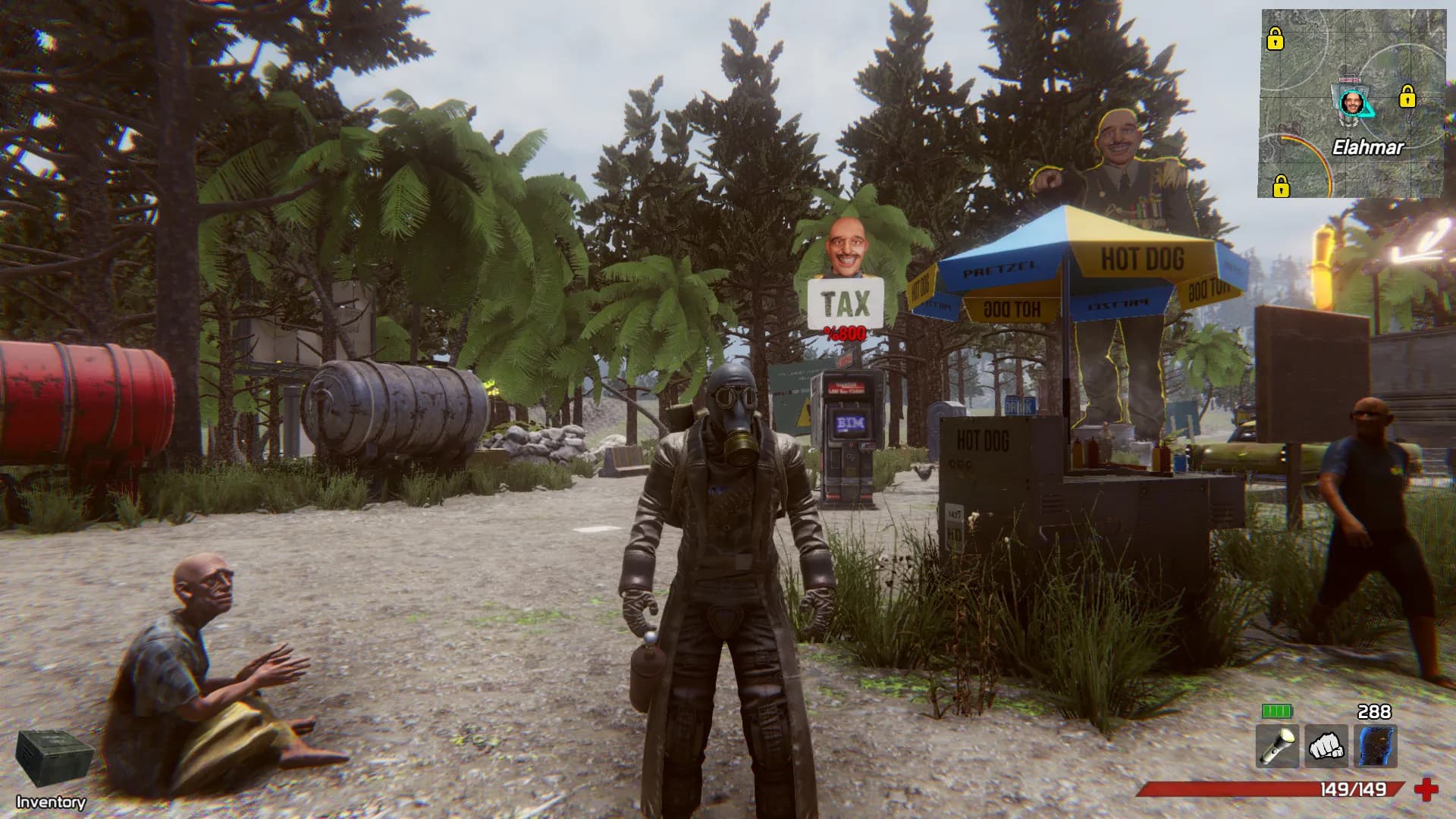Click the player portrait marker on the minimap

point(1351,102)
